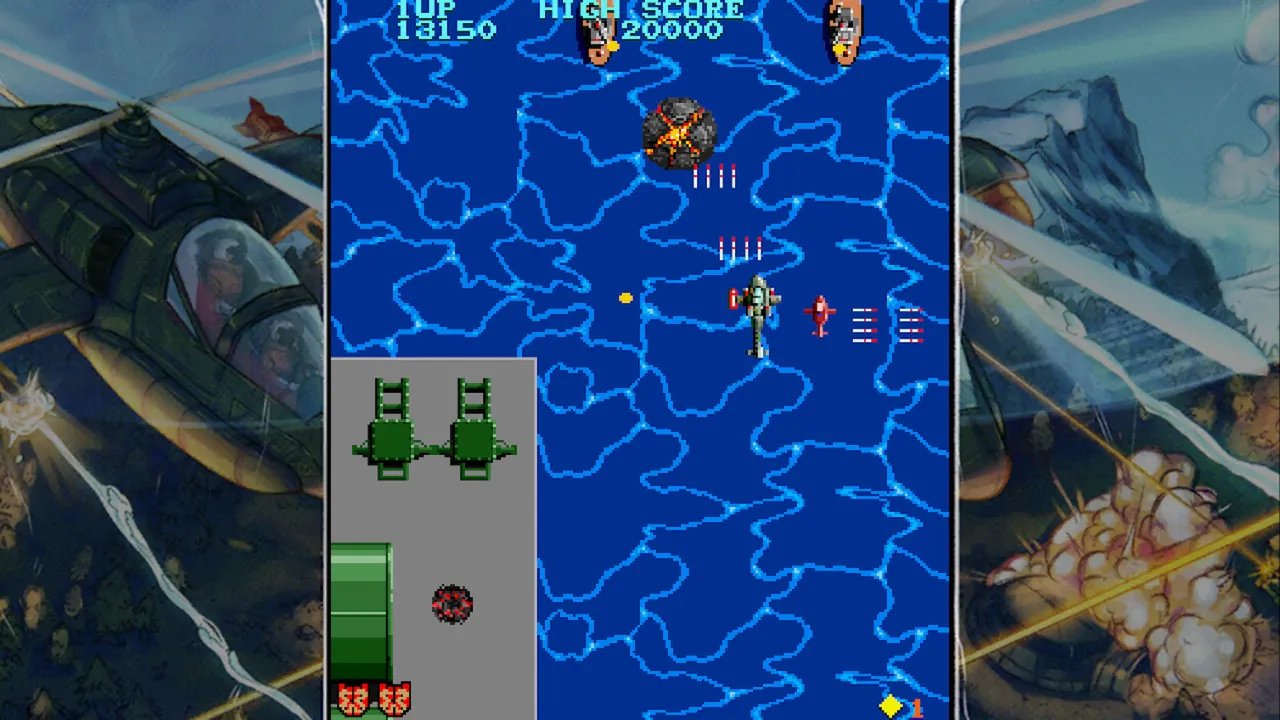
Task: Click the yellow diamond bonus icon at bottom
Action: coord(890,703)
